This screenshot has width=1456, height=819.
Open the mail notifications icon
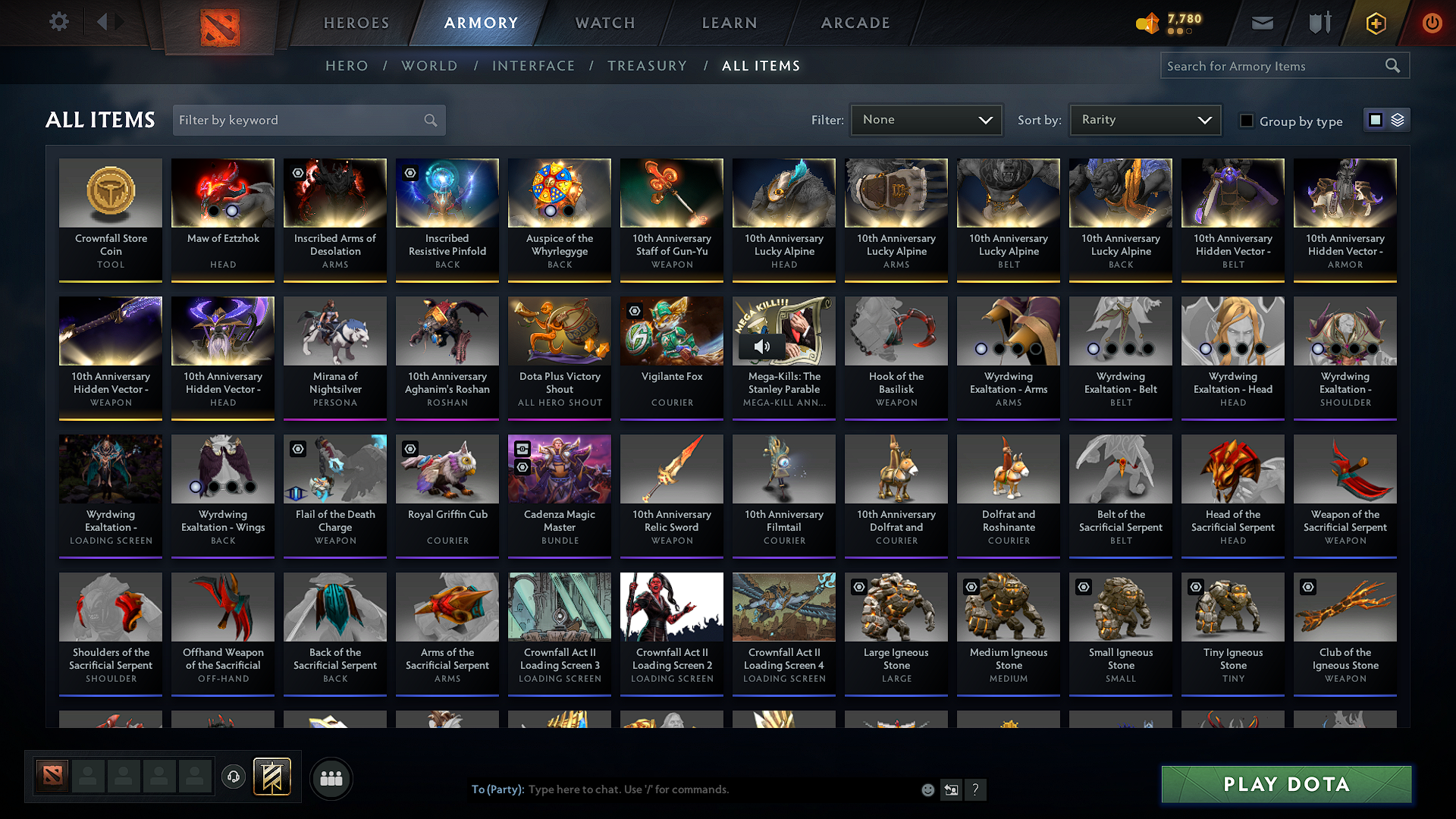click(x=1262, y=23)
